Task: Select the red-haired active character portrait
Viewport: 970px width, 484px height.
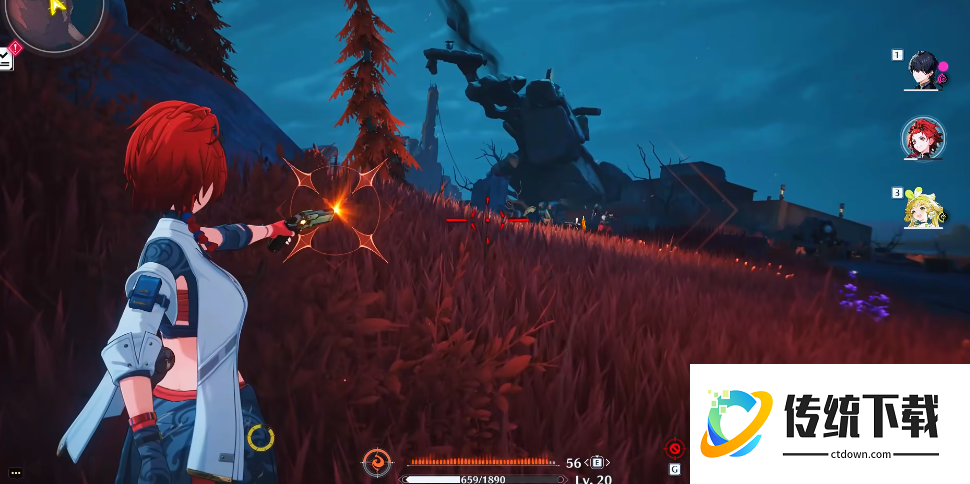Action: (x=922, y=139)
